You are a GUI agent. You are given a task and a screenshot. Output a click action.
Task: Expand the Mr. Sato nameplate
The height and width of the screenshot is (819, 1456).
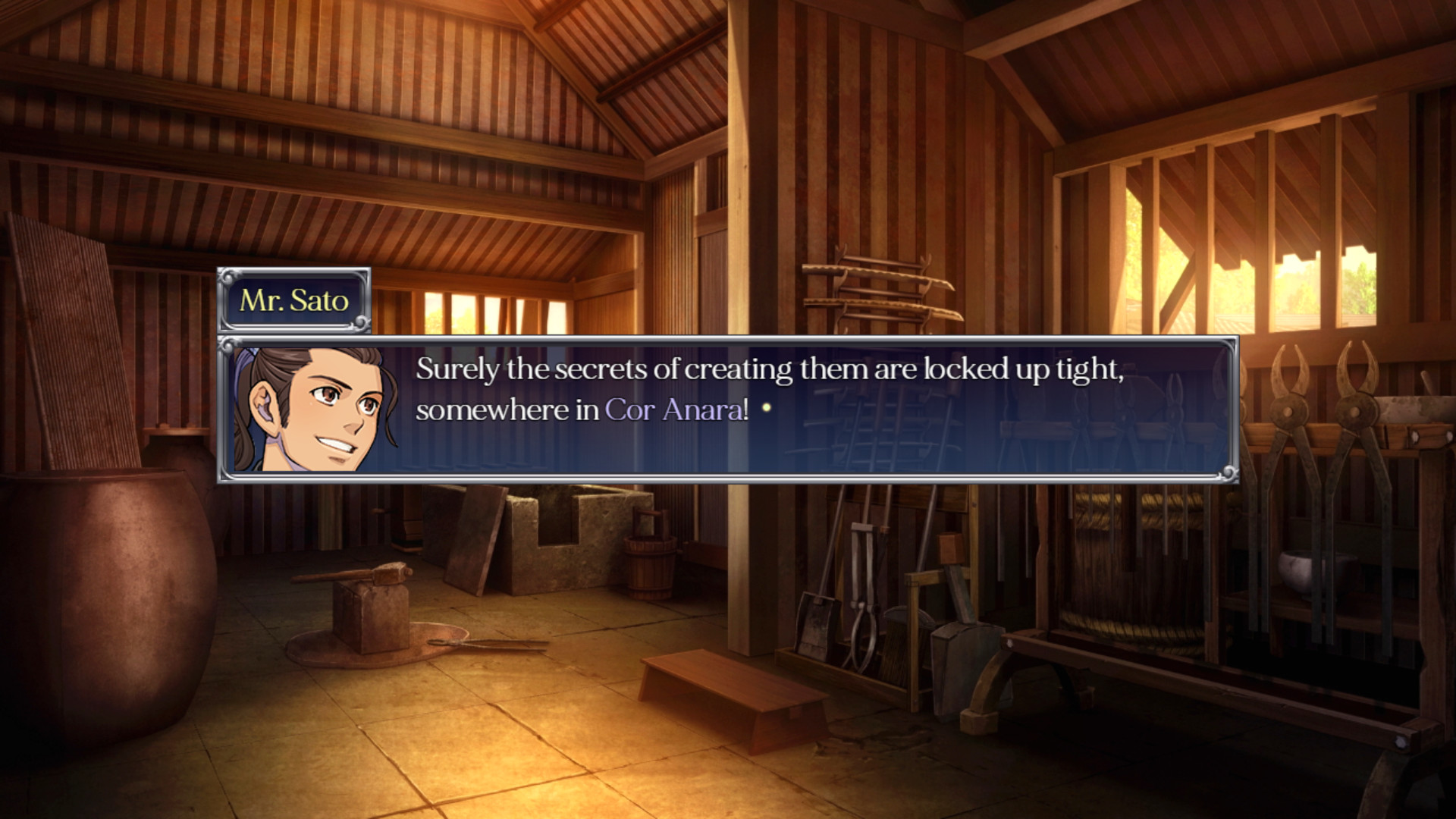[296, 303]
